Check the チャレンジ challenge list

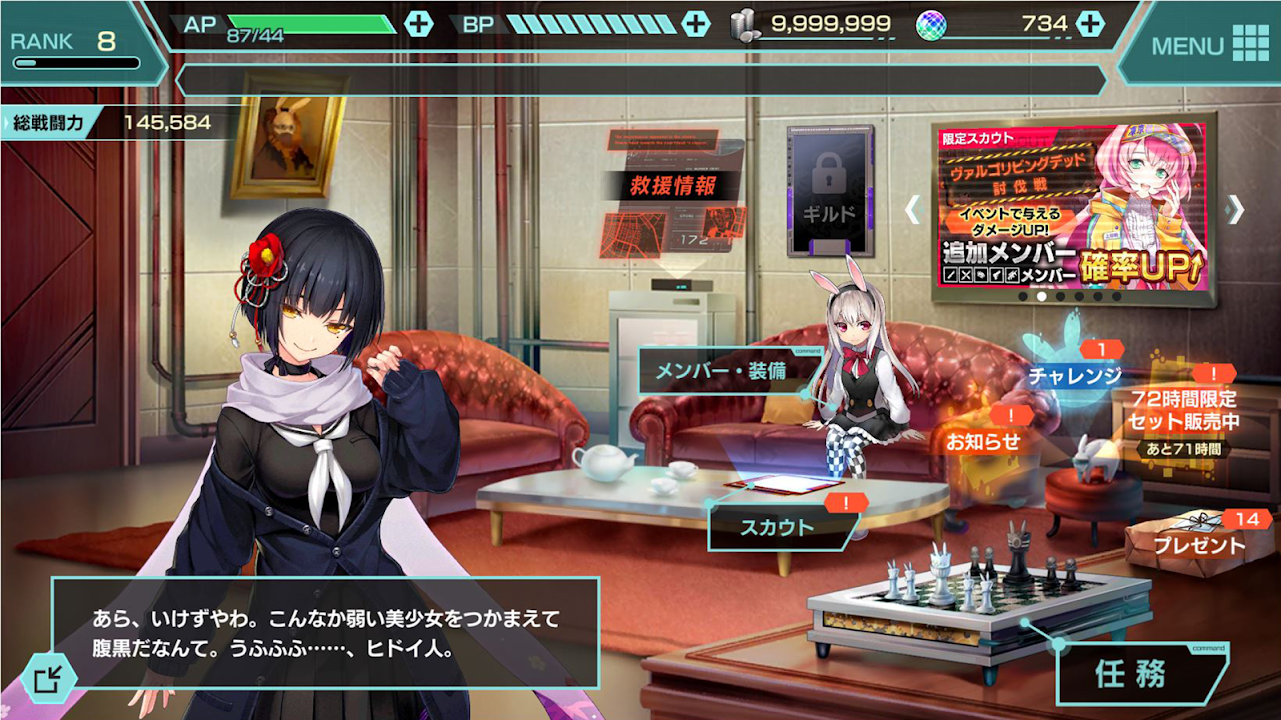click(x=1074, y=375)
